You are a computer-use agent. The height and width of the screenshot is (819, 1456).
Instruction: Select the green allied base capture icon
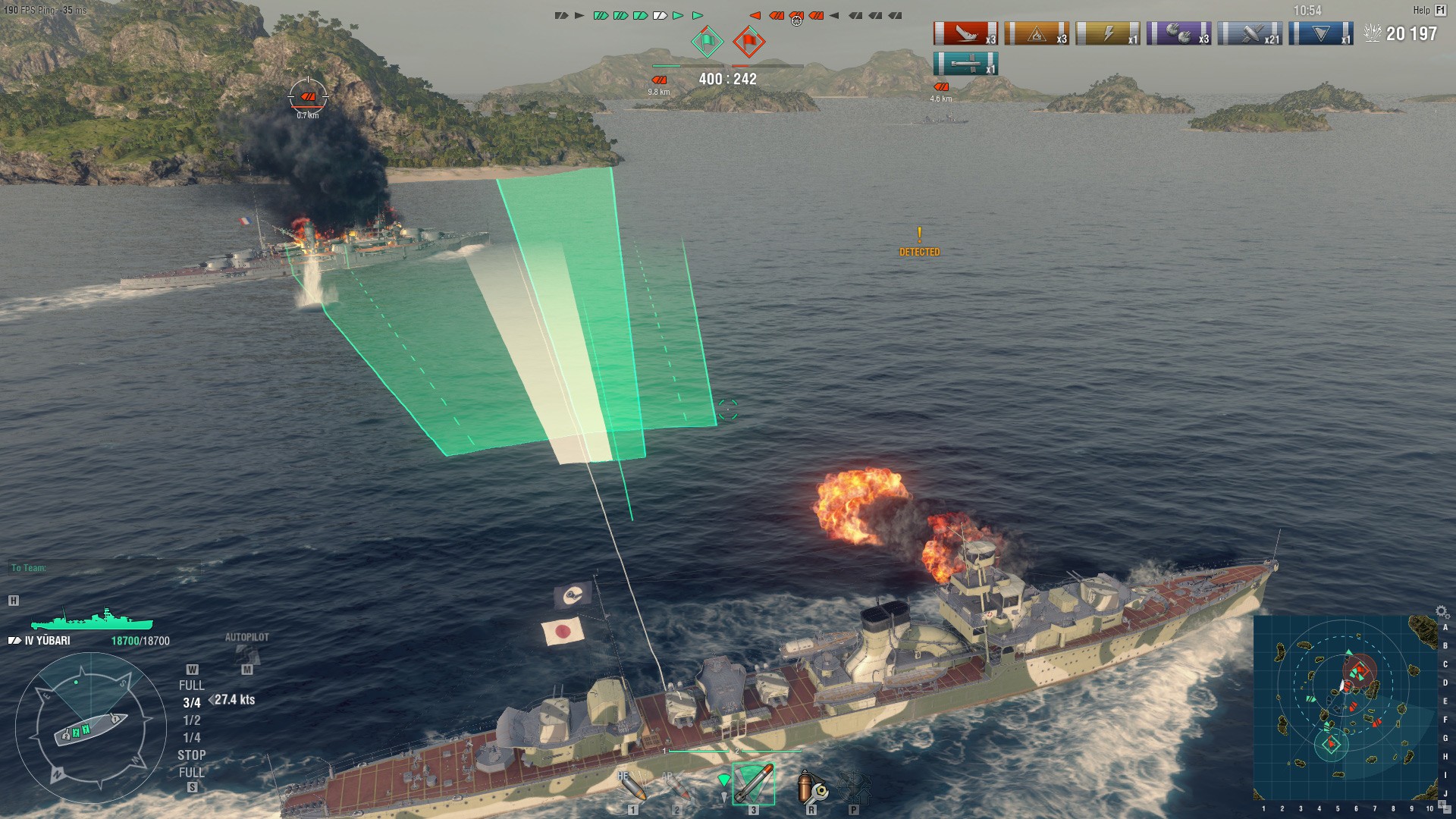pos(707,41)
